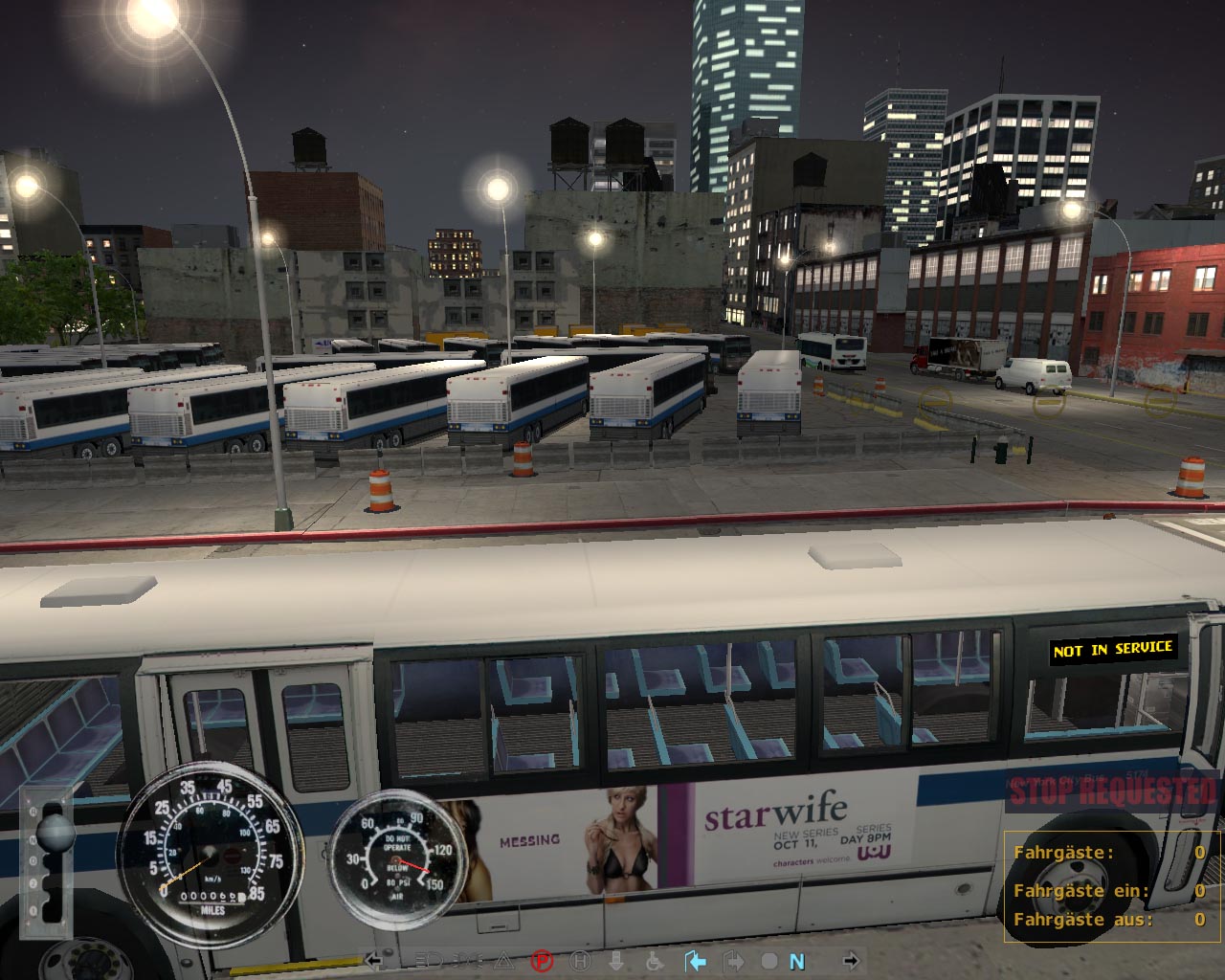1225x980 pixels.
Task: Toggle the hazard warning triangle icon
Action: coord(504,961)
